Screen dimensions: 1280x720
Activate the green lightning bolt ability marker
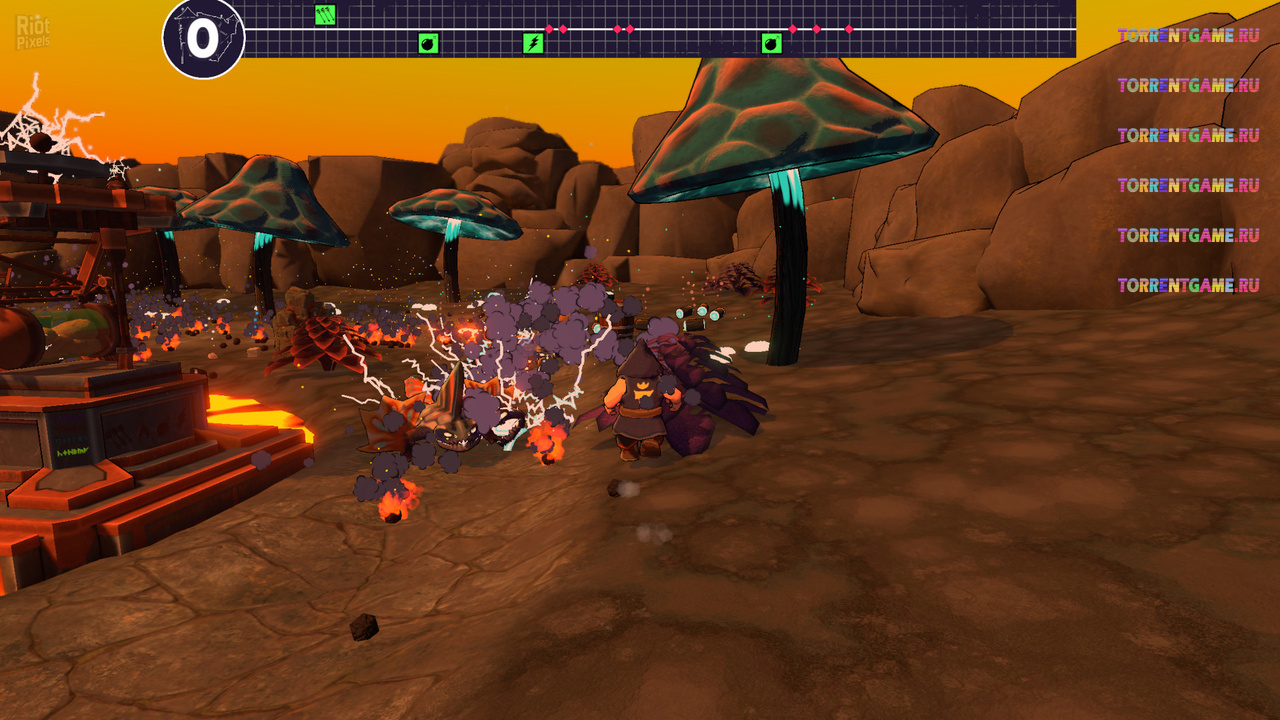click(x=534, y=43)
